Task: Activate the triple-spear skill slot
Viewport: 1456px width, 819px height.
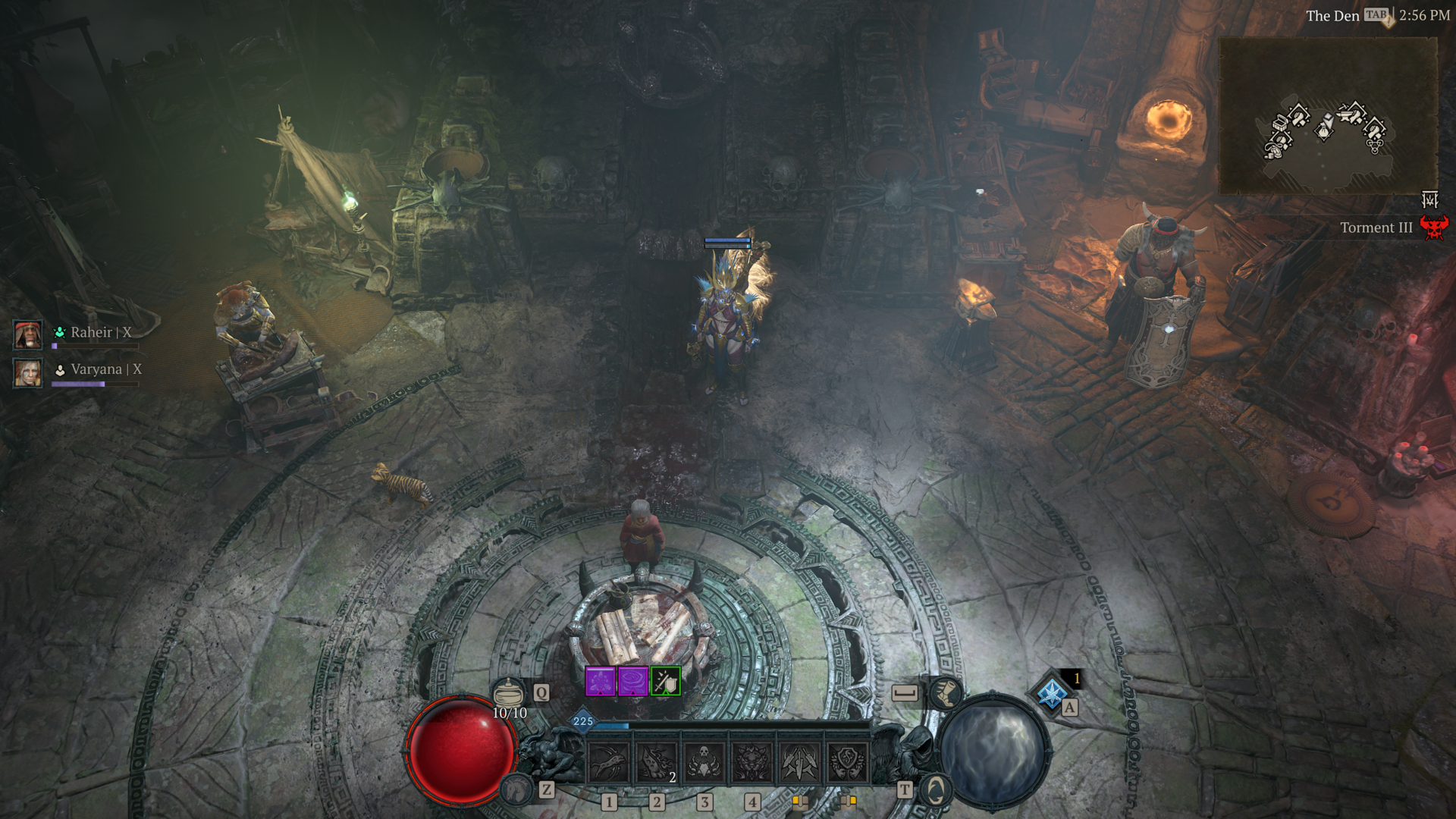Action: [799, 761]
